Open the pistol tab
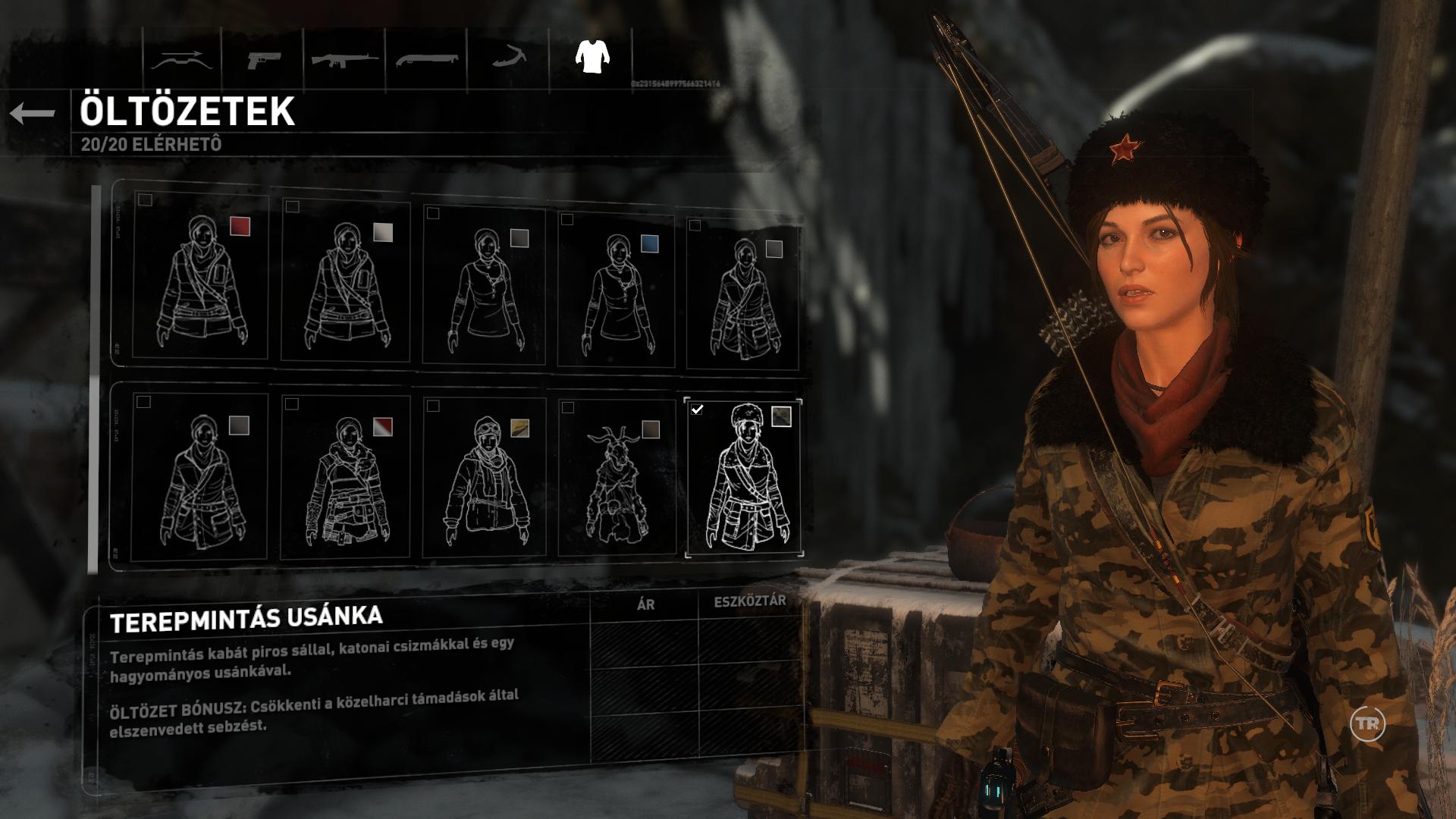 point(263,60)
